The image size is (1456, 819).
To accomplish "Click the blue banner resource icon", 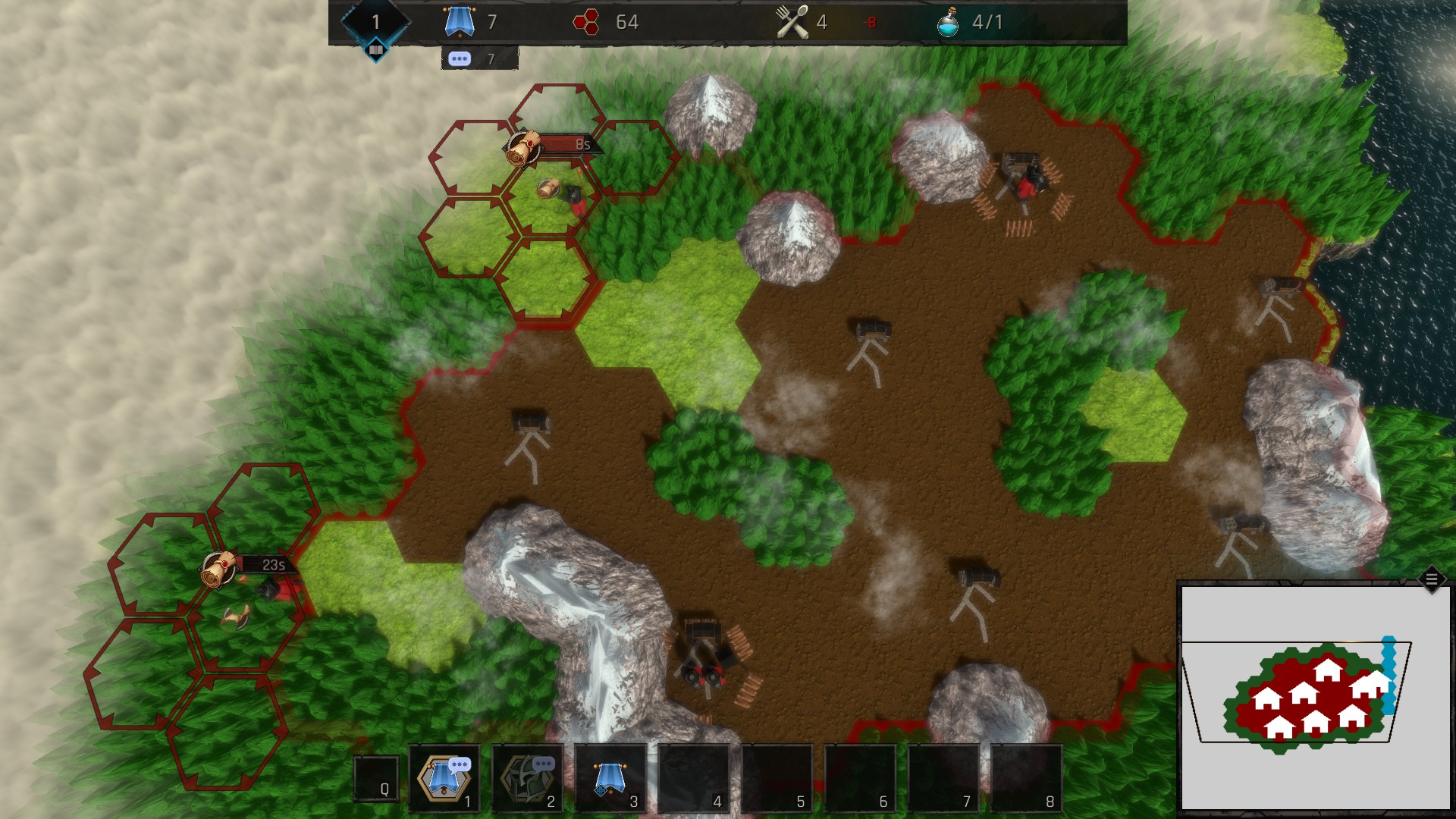I will [459, 21].
